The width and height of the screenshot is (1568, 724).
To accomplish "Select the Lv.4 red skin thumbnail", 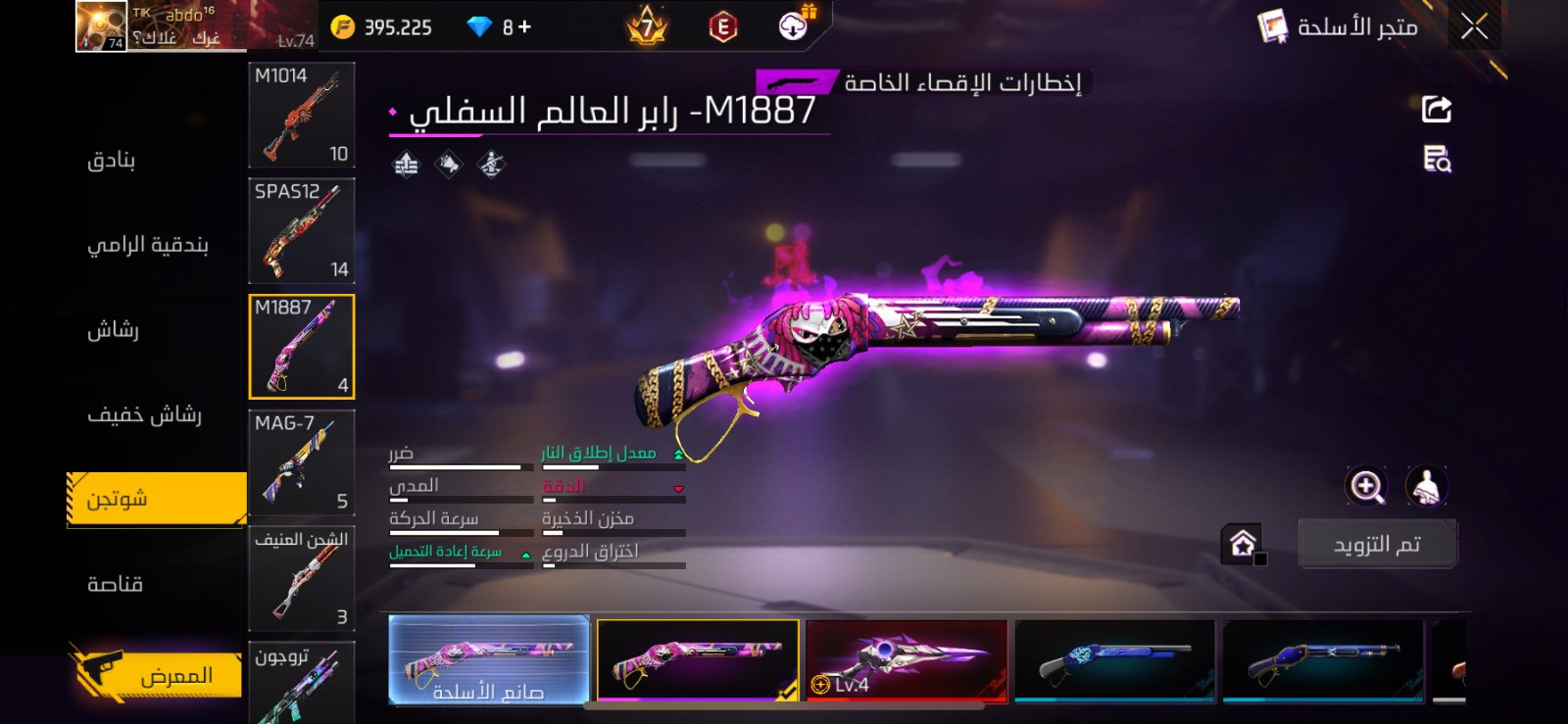I will tap(906, 661).
